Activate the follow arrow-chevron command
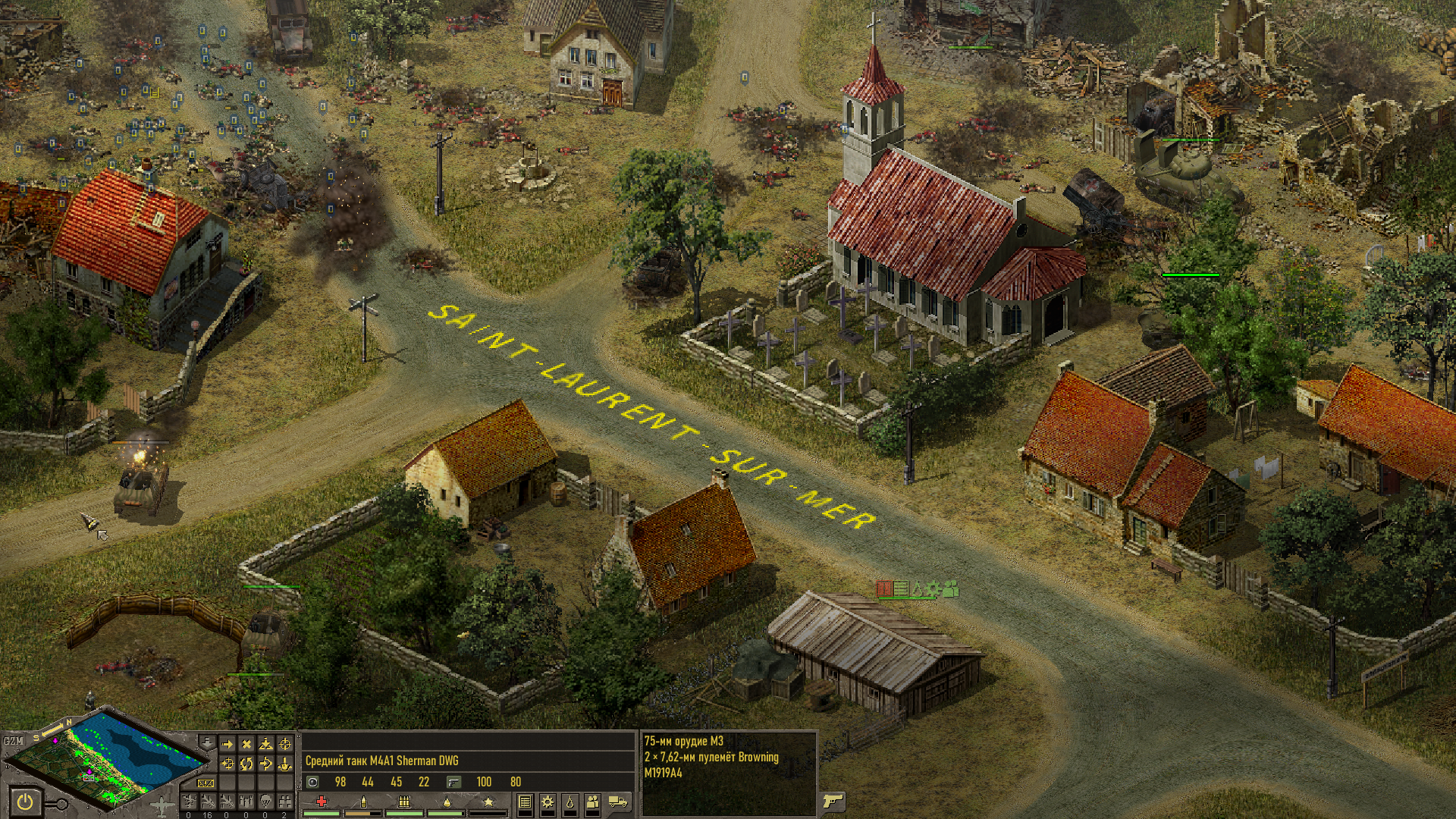Screen dimensions: 1456x819 [x=265, y=764]
